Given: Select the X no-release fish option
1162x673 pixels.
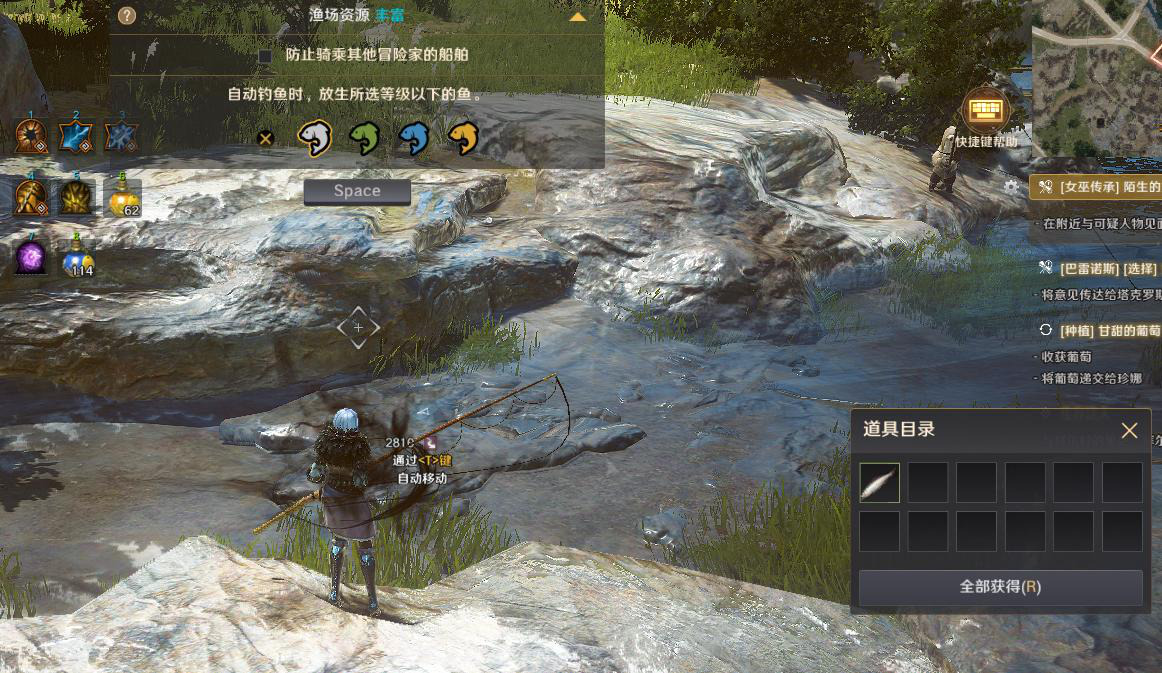Looking at the screenshot, I should pyautogui.click(x=265, y=139).
